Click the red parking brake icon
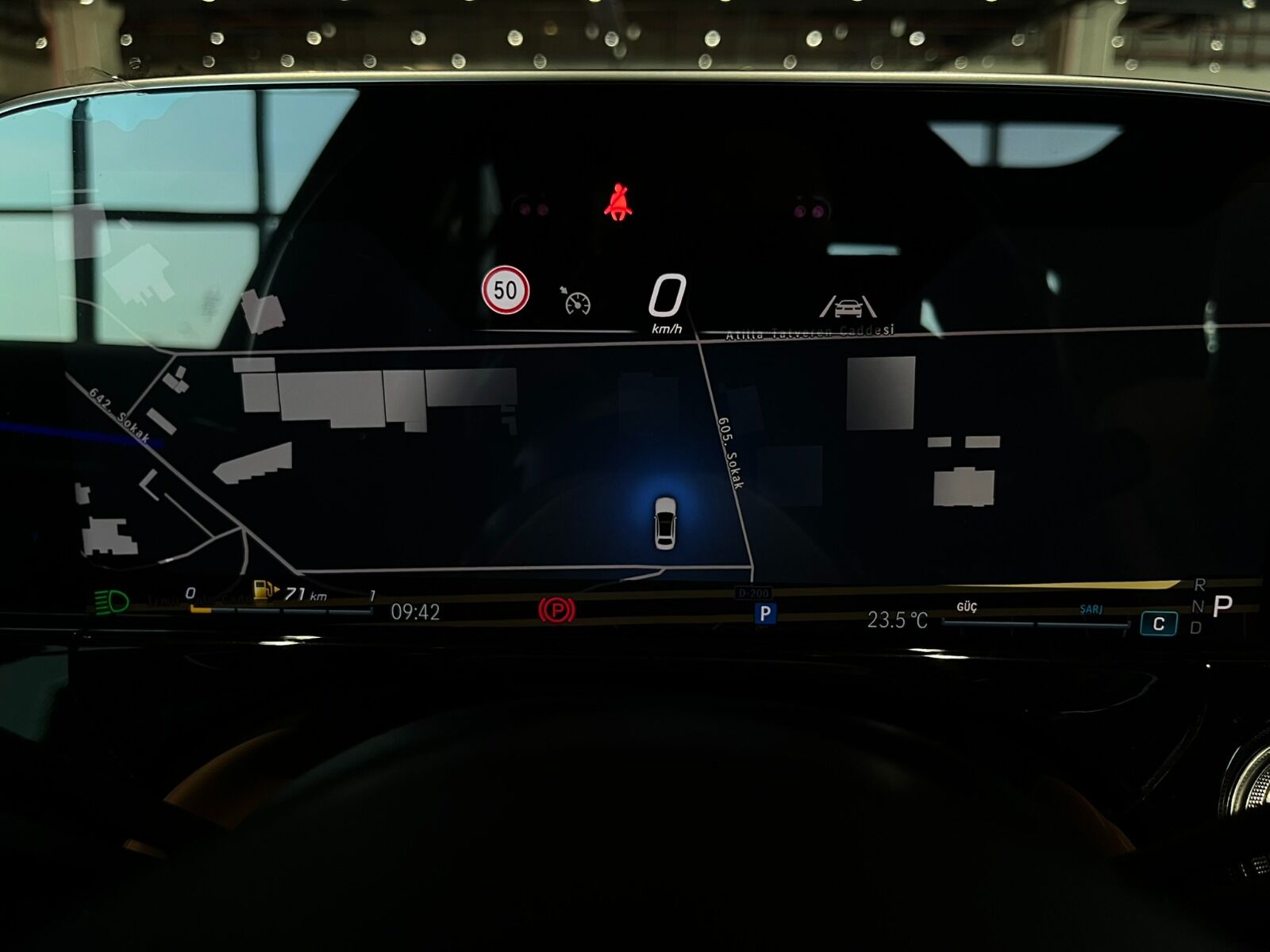This screenshot has height=952, width=1270. (x=556, y=610)
